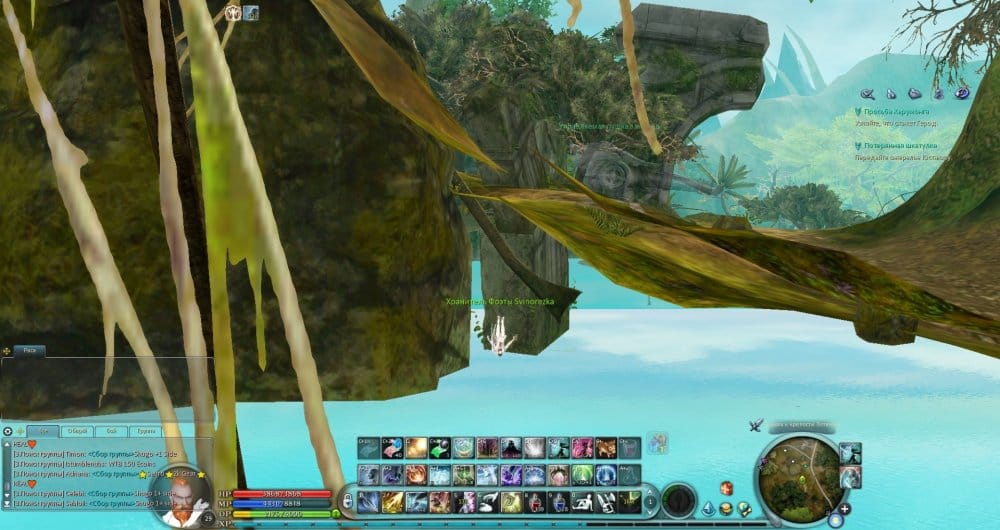The image size is (1000, 530).
Task: Use the red potion hotbar slot
Action: [537, 502]
